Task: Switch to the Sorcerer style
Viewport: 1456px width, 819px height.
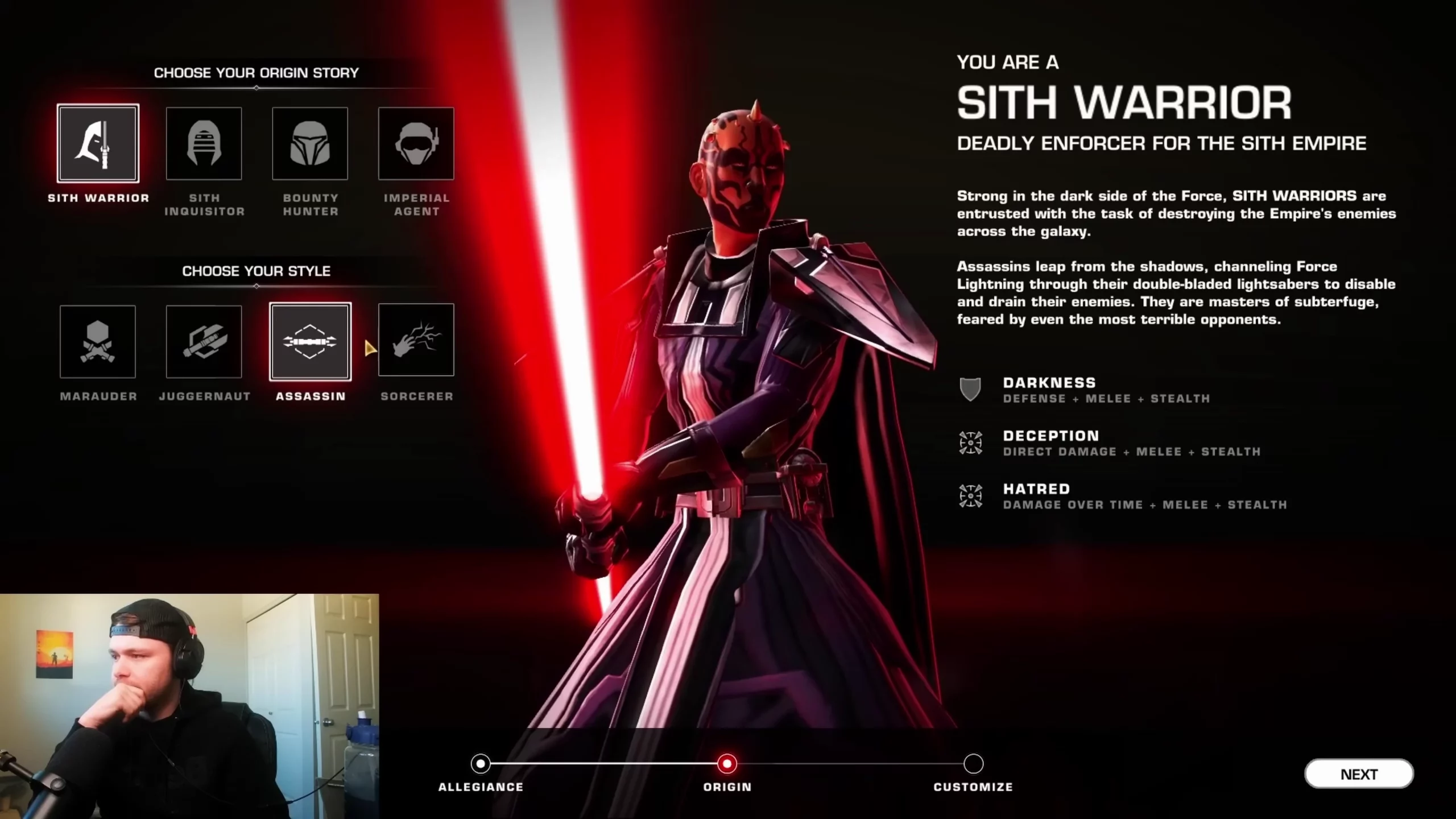Action: point(416,340)
